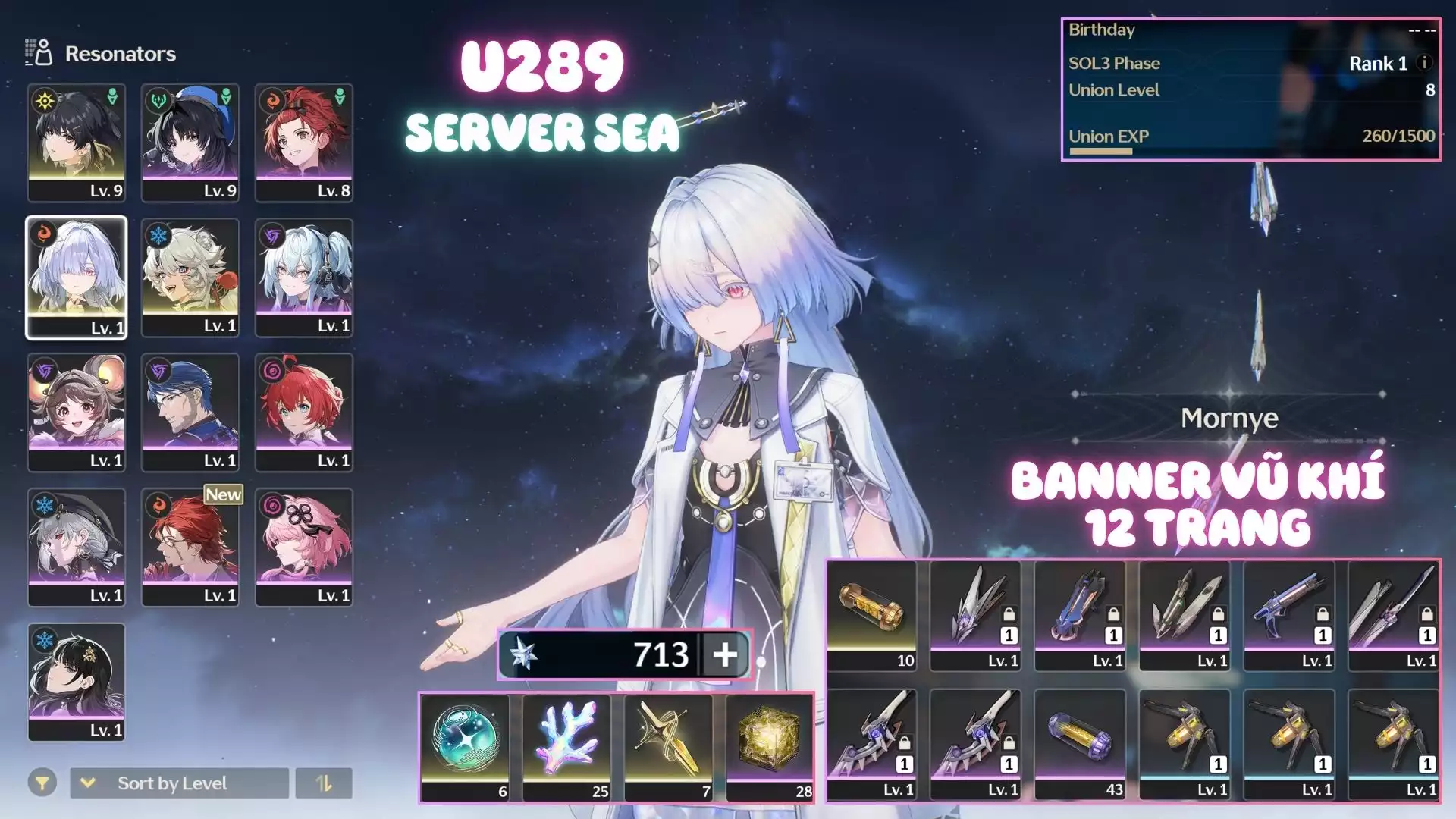Select the golden feather item with count 7
The image size is (1456, 819).
(668, 747)
